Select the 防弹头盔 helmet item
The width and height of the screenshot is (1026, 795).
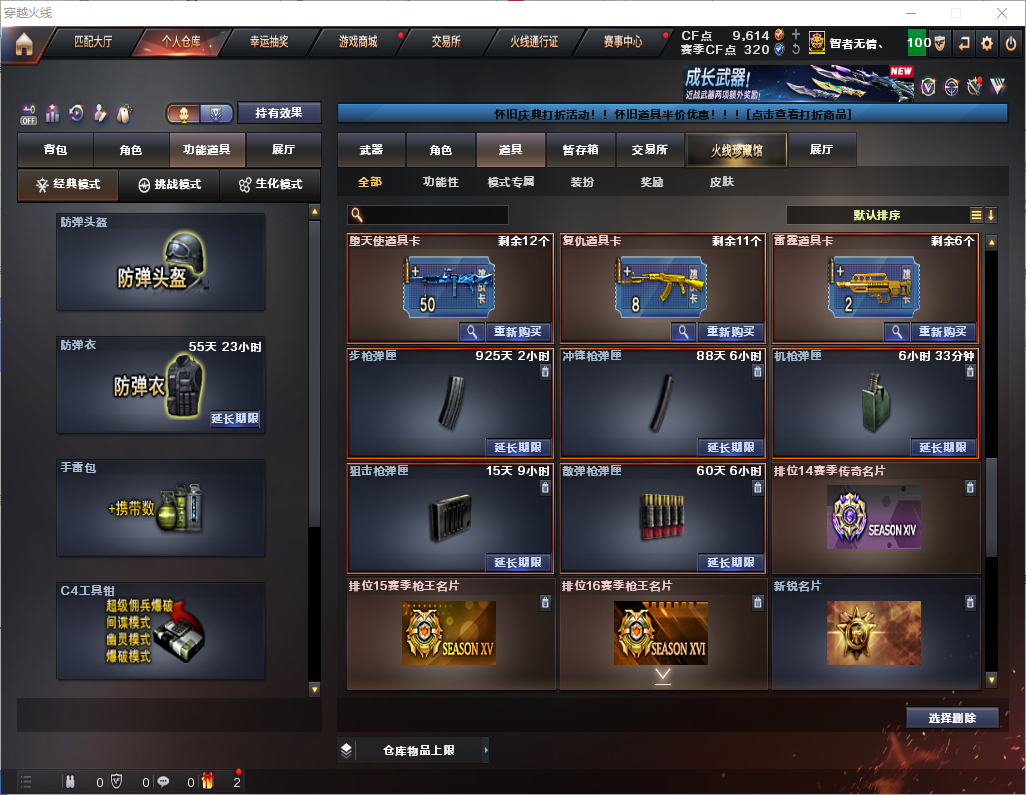click(x=161, y=262)
